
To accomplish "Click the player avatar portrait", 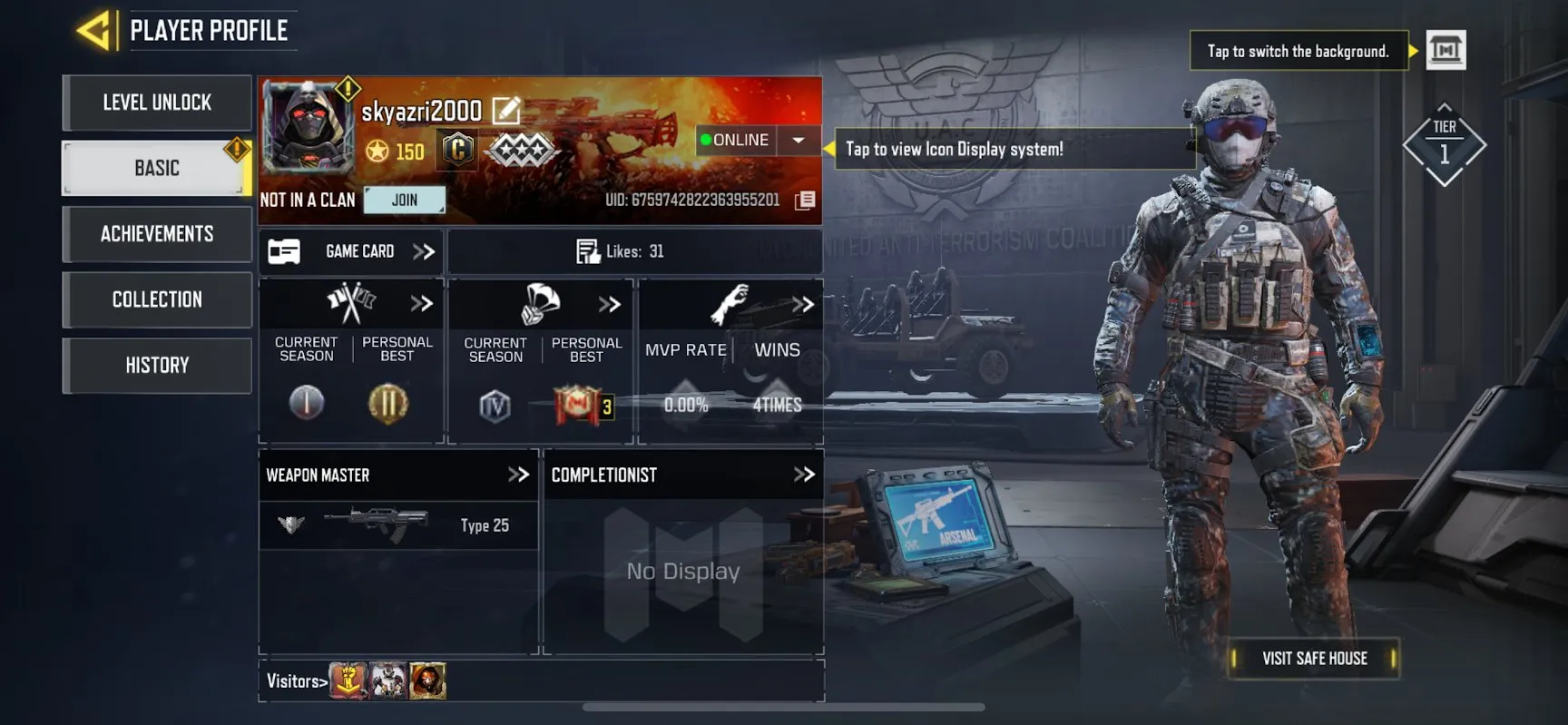I will (309, 132).
